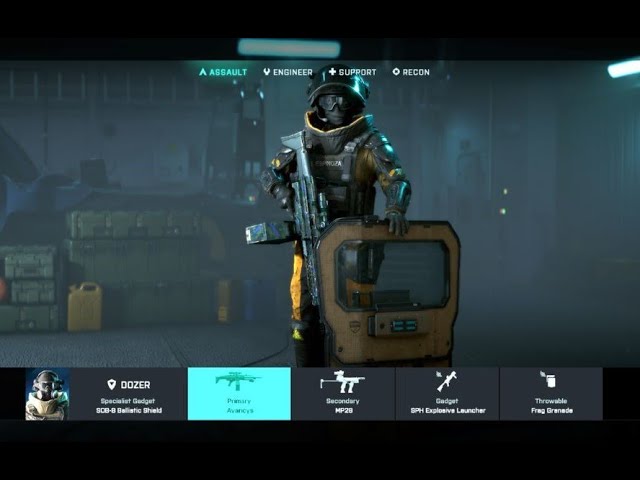Open the Secondary MP28 weapon slot
Viewport: 640px width, 480px height.
point(343,394)
